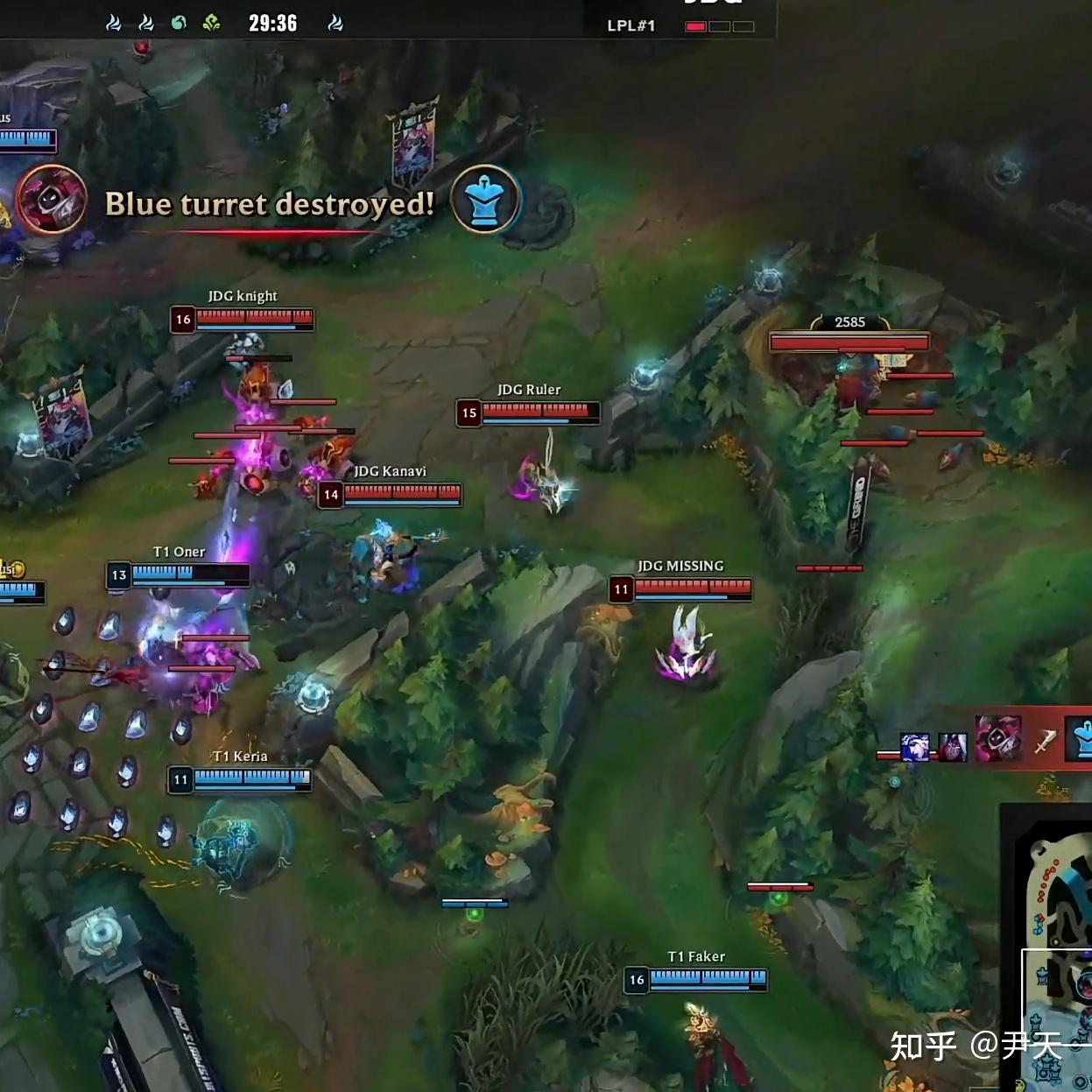Viewport: 1092px width, 1092px height.
Task: Click the blue turret icon in the announcement banner
Action: click(x=486, y=201)
